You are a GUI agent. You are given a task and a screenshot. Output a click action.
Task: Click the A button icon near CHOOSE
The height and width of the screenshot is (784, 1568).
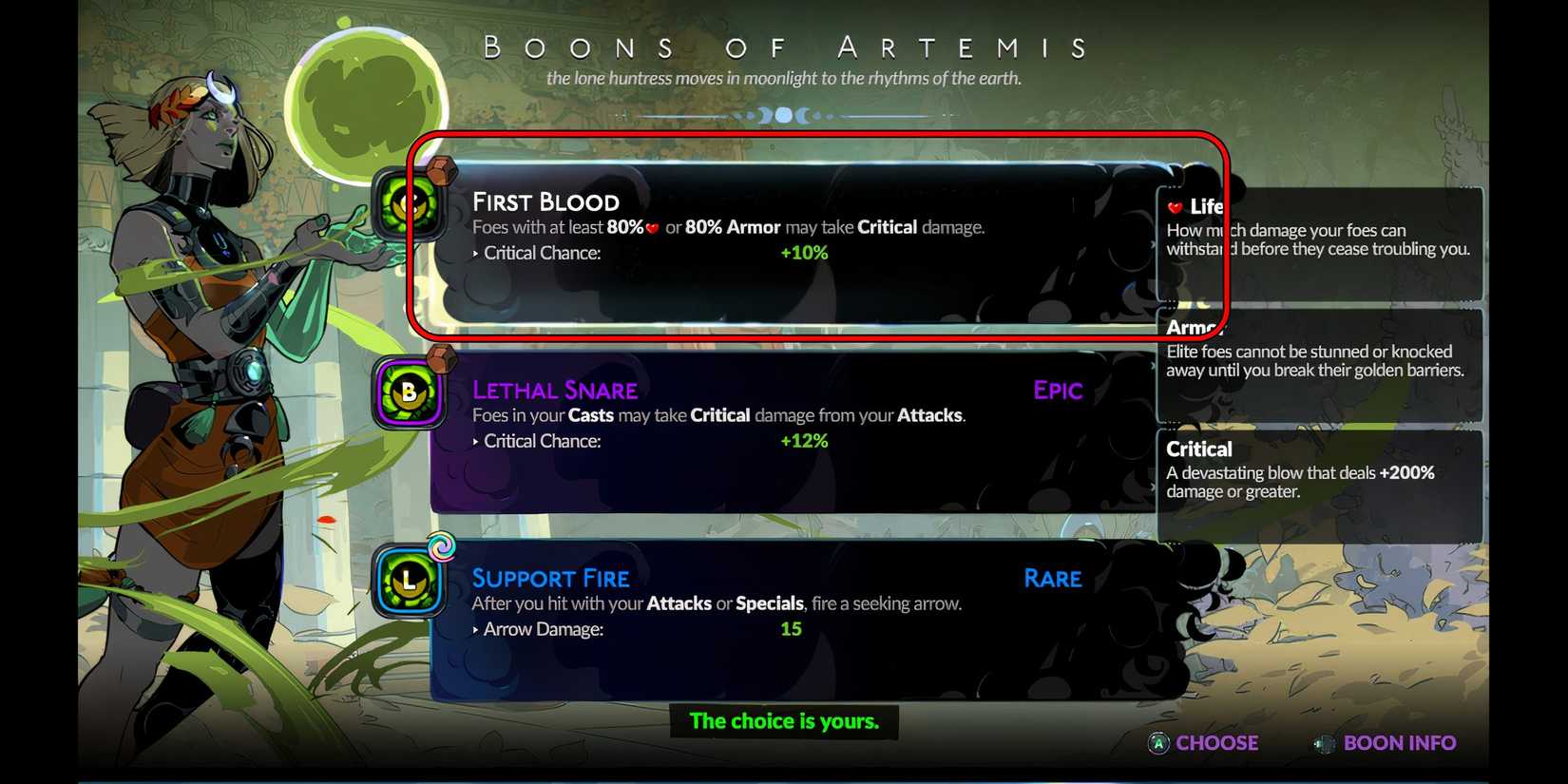[1157, 743]
